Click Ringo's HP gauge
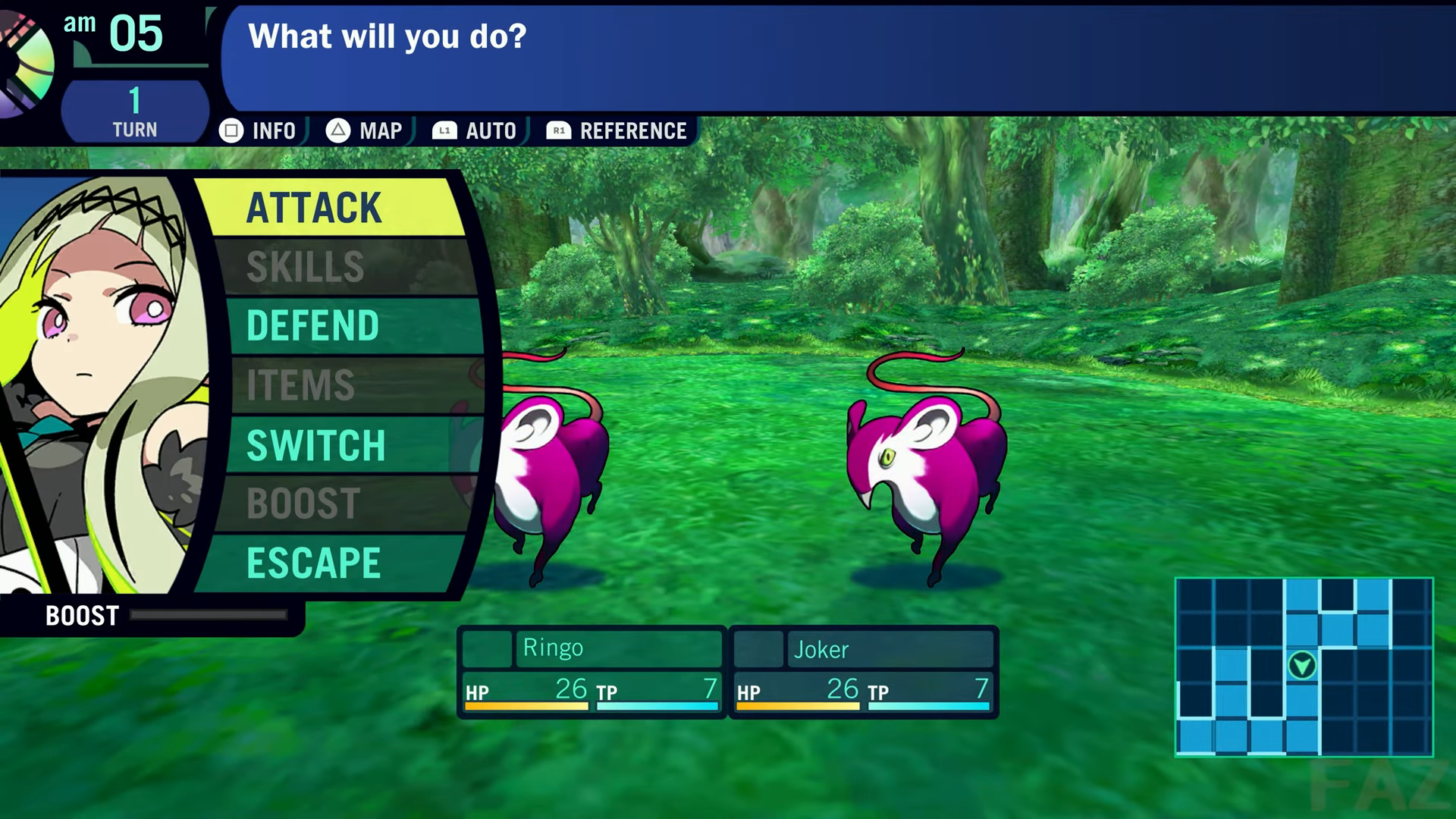 click(526, 707)
